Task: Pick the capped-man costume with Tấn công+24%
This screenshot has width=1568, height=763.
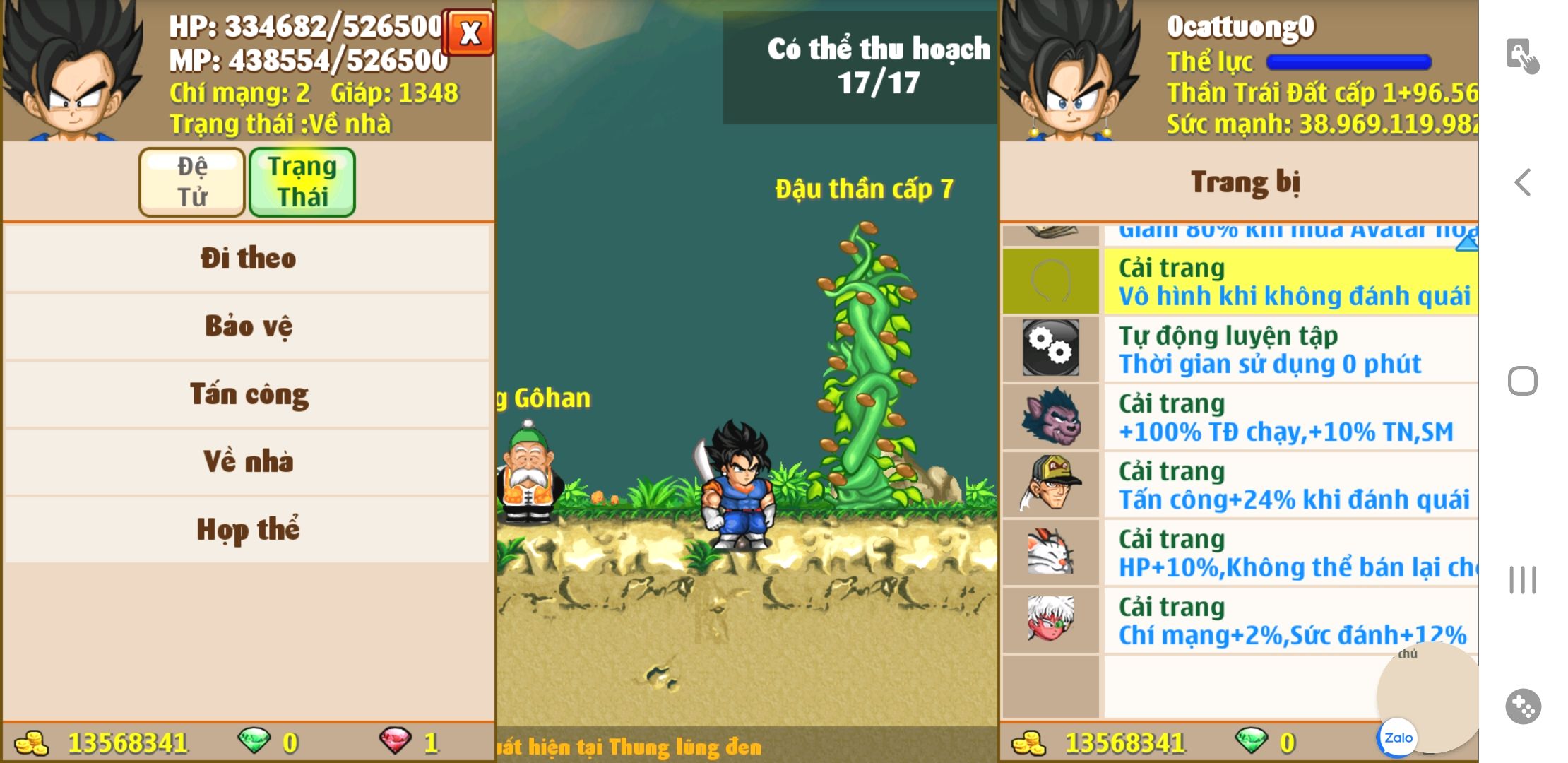Action: point(1240,485)
